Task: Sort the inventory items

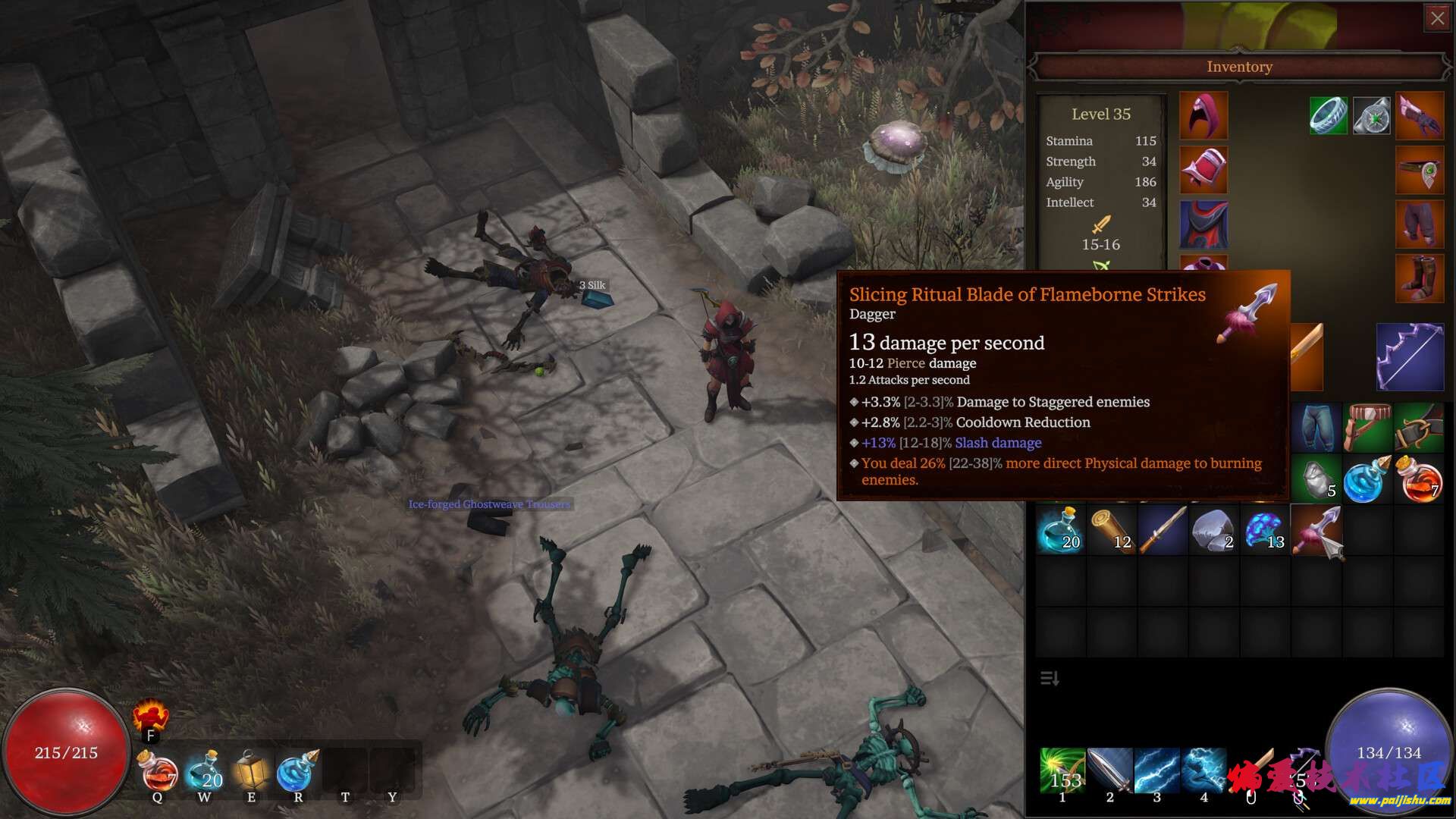Action: tap(1050, 678)
